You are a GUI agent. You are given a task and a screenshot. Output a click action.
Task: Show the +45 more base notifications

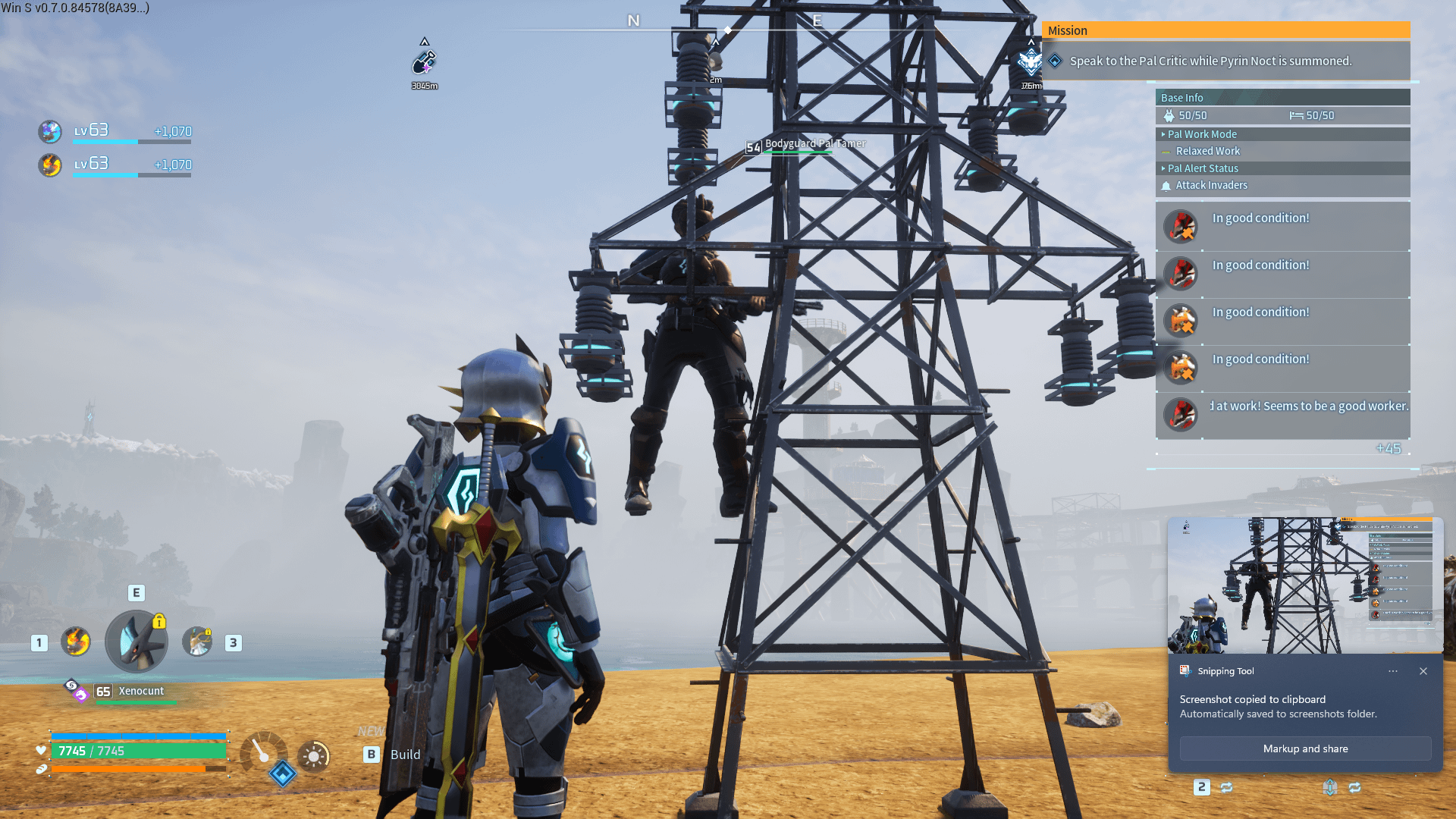pyautogui.click(x=1388, y=448)
